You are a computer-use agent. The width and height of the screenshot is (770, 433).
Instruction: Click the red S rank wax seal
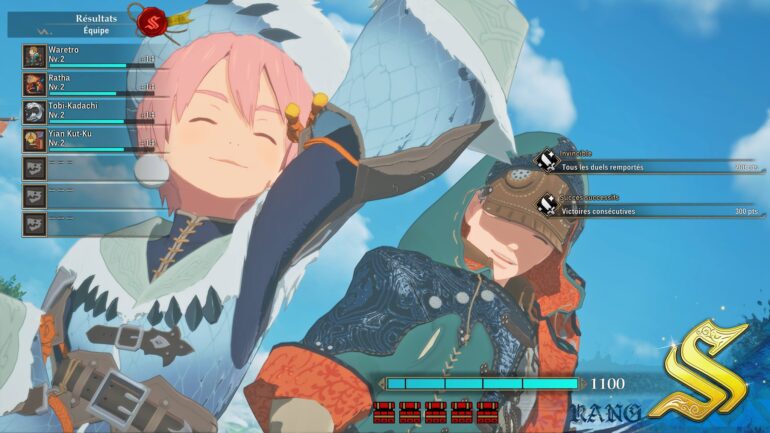tap(153, 19)
